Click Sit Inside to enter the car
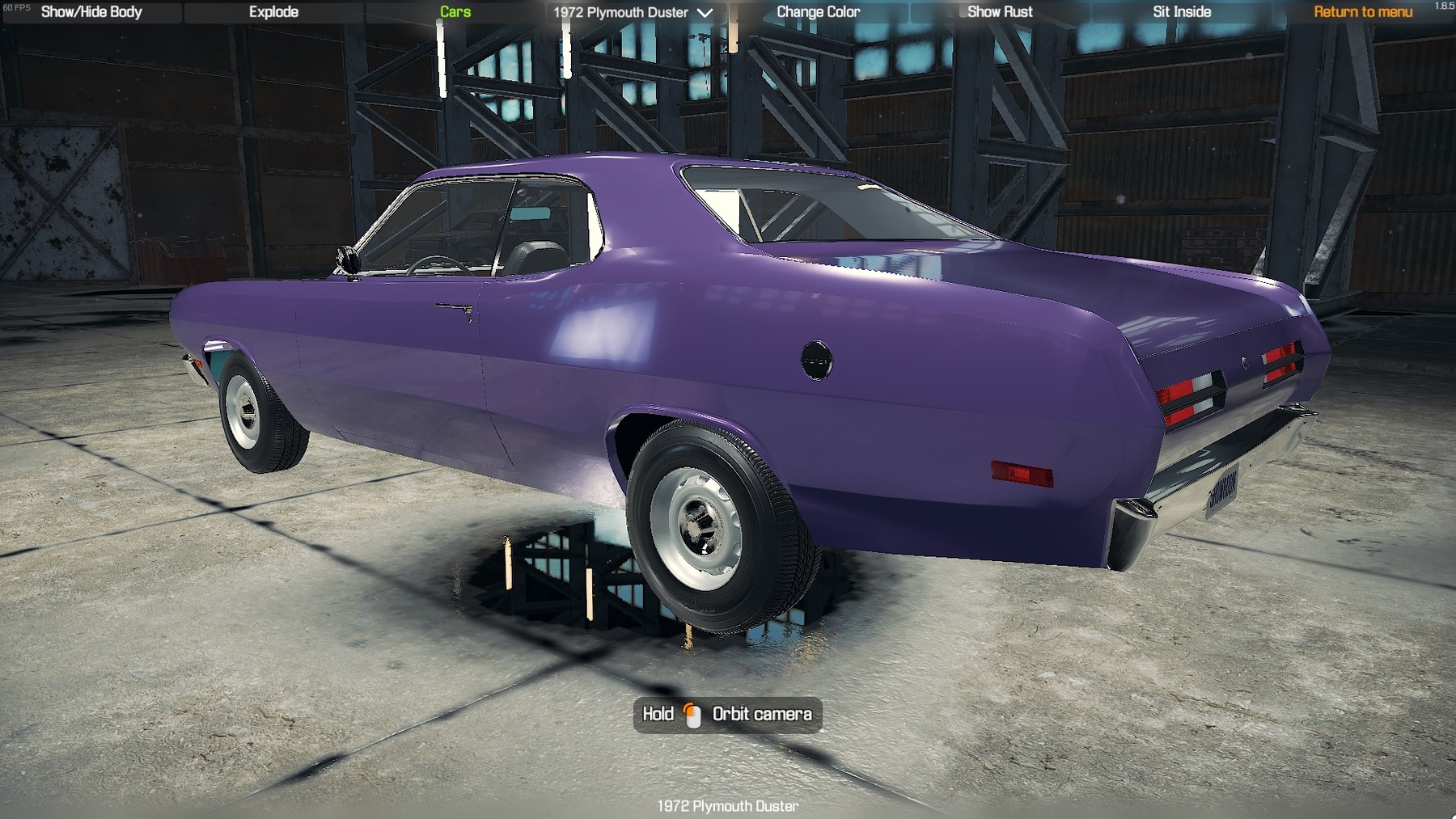1456x819 pixels. 1180,11
